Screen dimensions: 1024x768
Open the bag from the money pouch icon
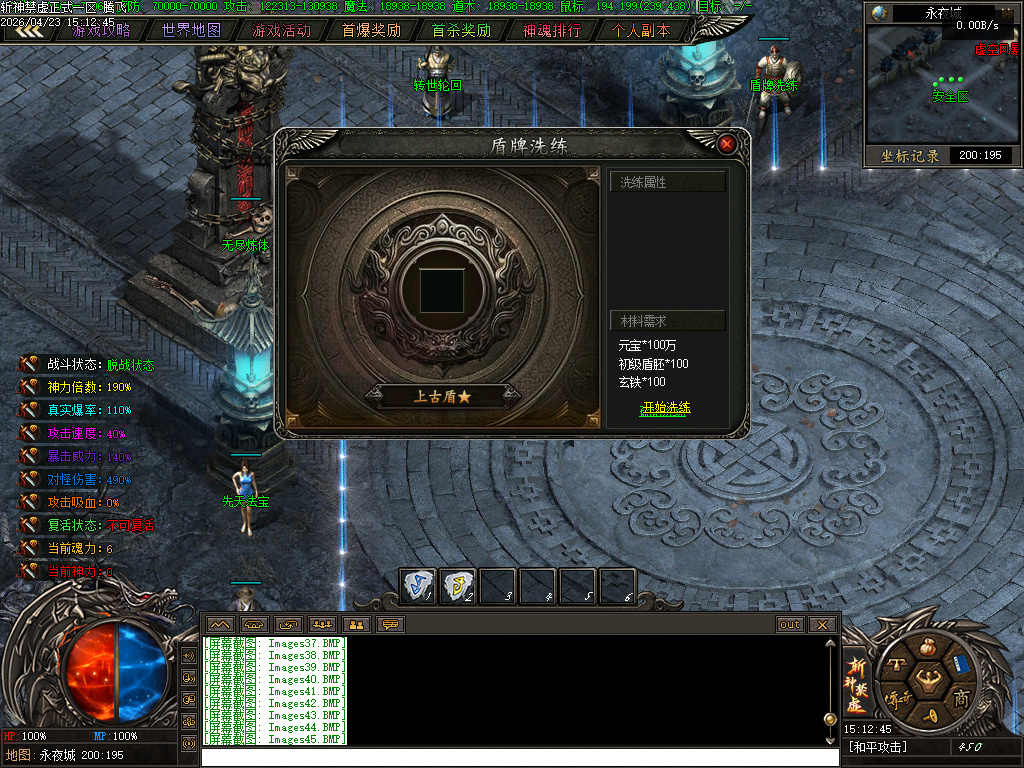point(929,646)
